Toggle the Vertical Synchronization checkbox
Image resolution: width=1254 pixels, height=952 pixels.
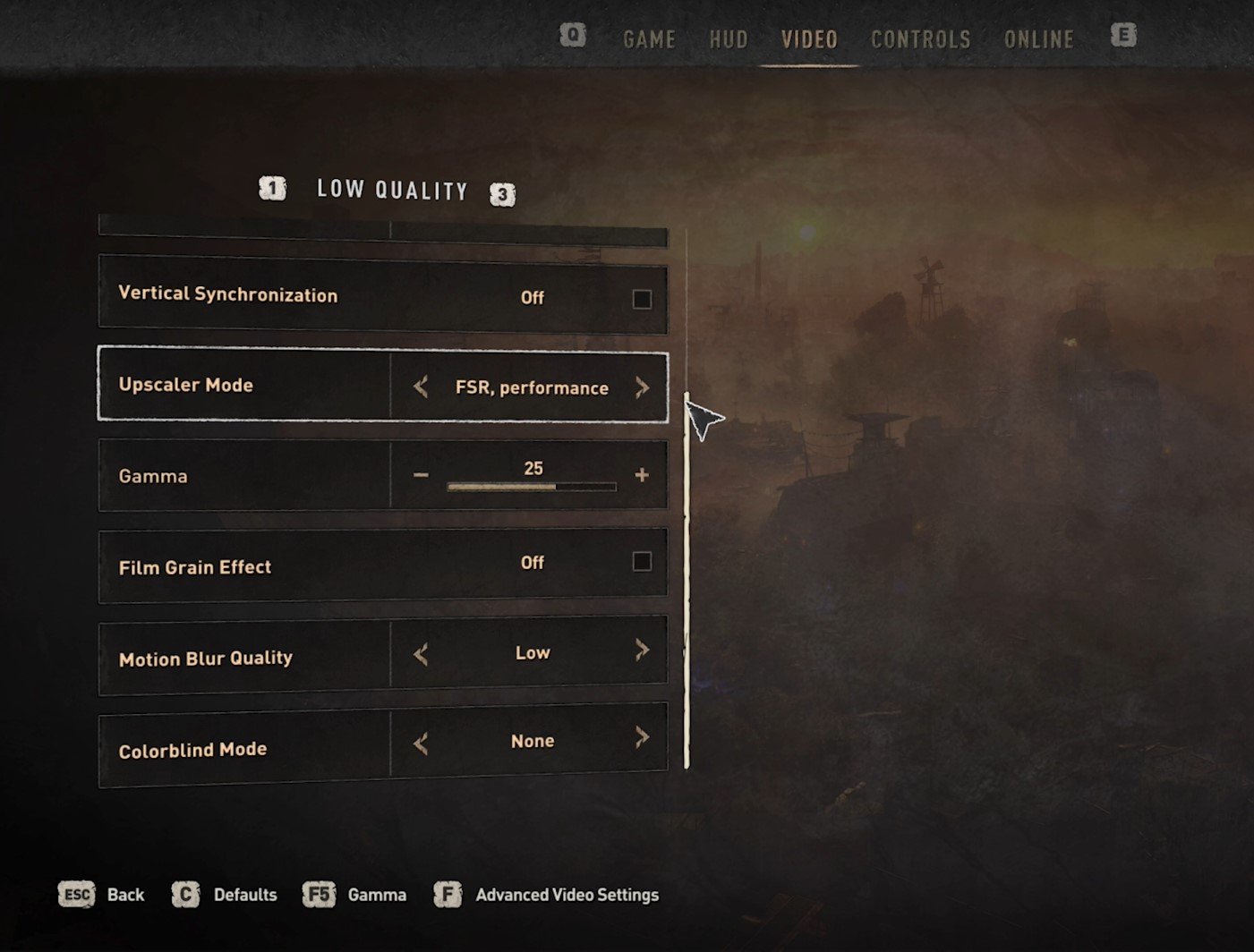[642, 299]
